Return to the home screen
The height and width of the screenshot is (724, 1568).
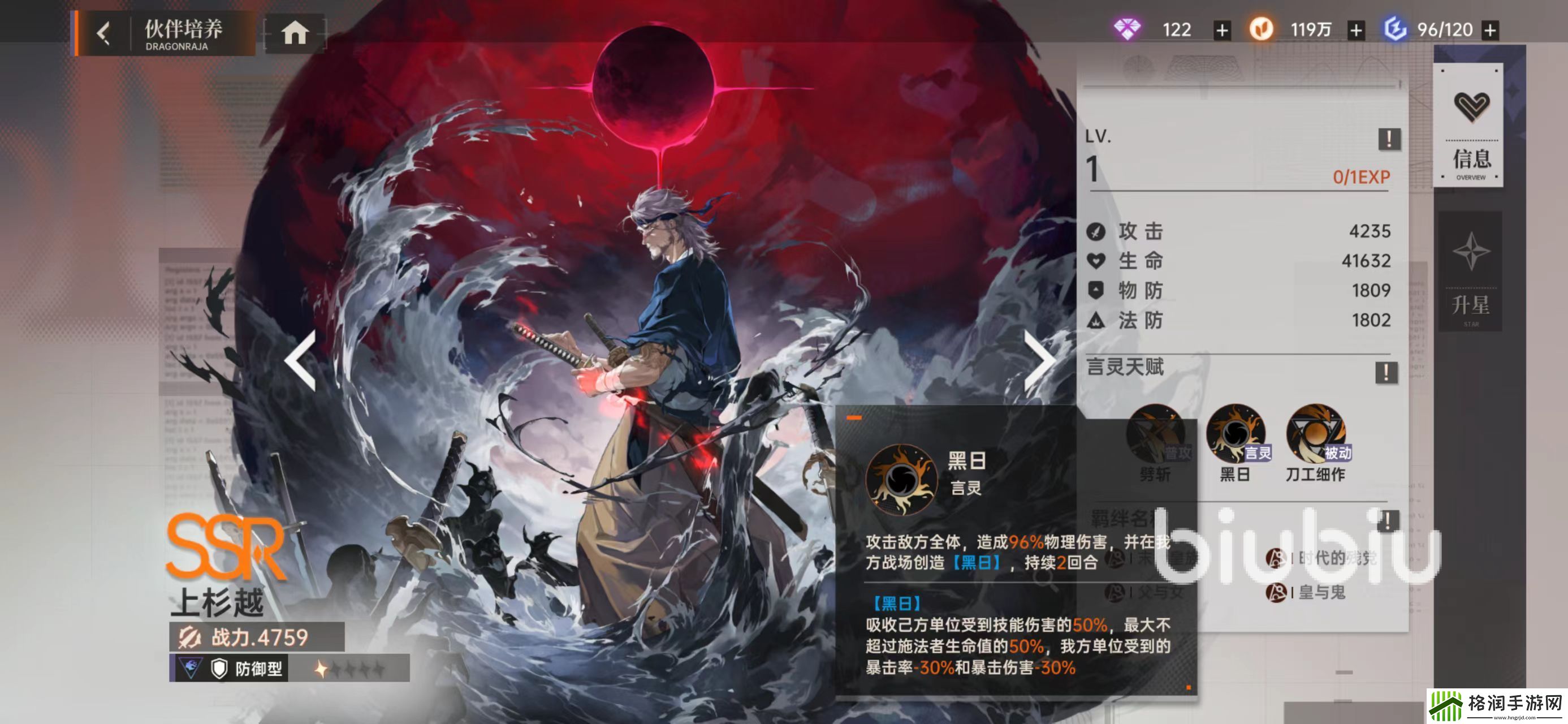295,33
